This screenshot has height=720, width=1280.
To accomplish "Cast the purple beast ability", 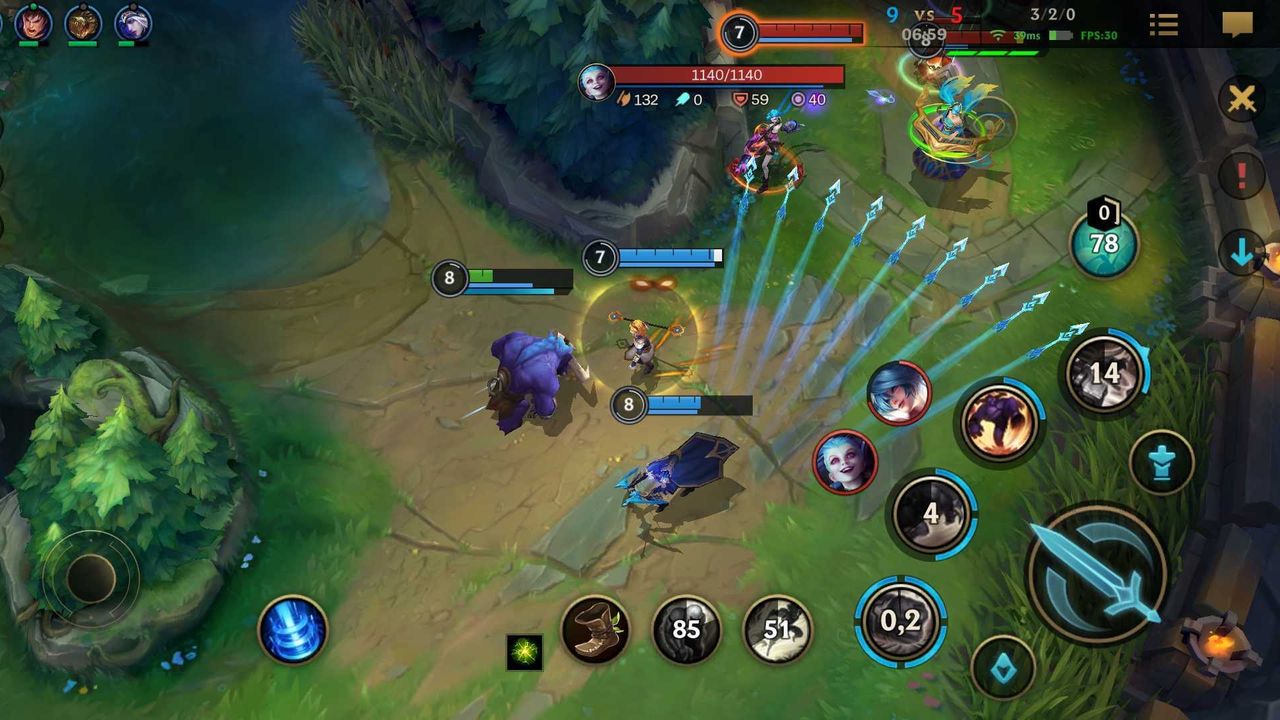I will pyautogui.click(x=1000, y=420).
